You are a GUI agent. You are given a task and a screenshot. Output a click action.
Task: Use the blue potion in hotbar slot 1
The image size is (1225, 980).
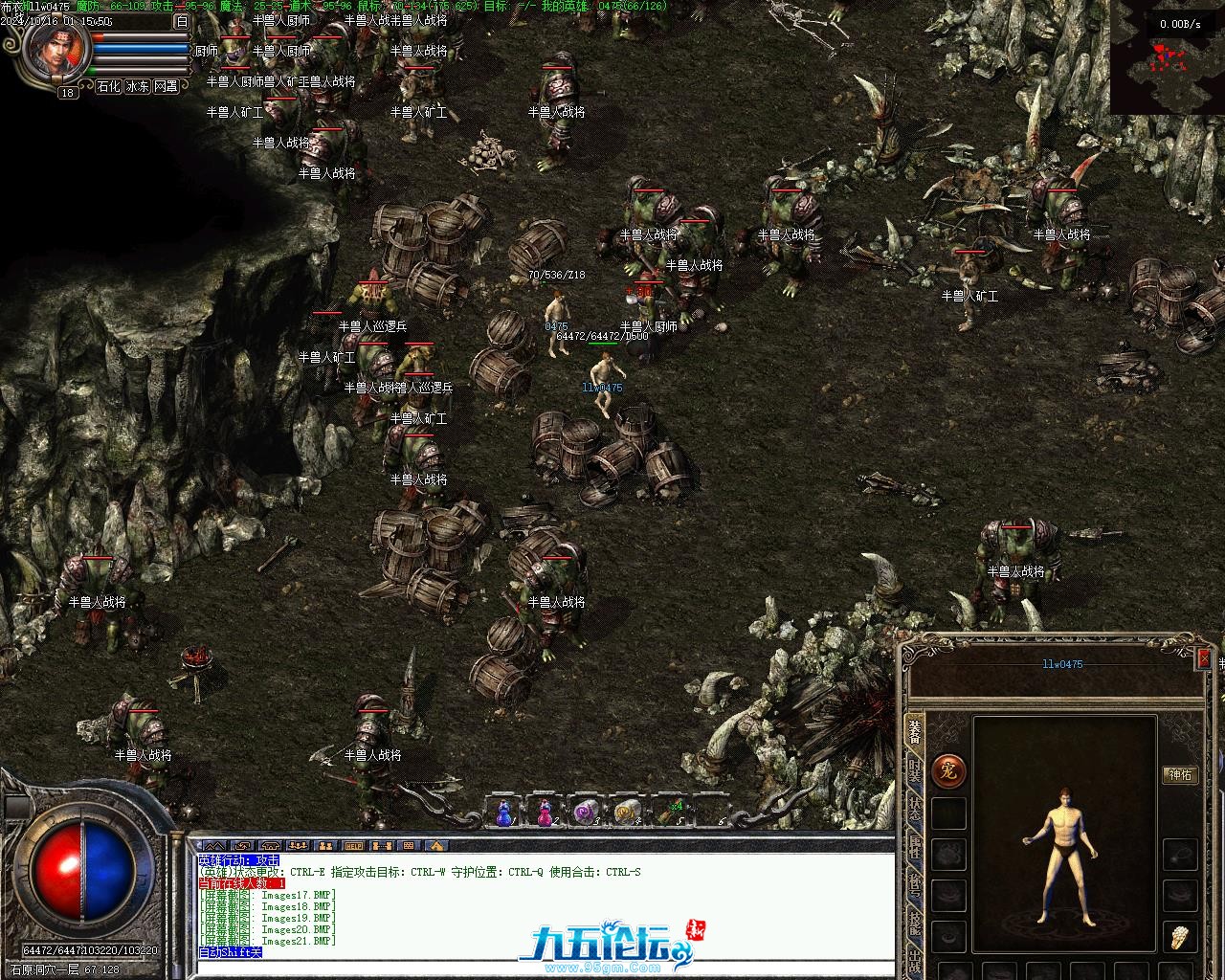click(x=503, y=813)
